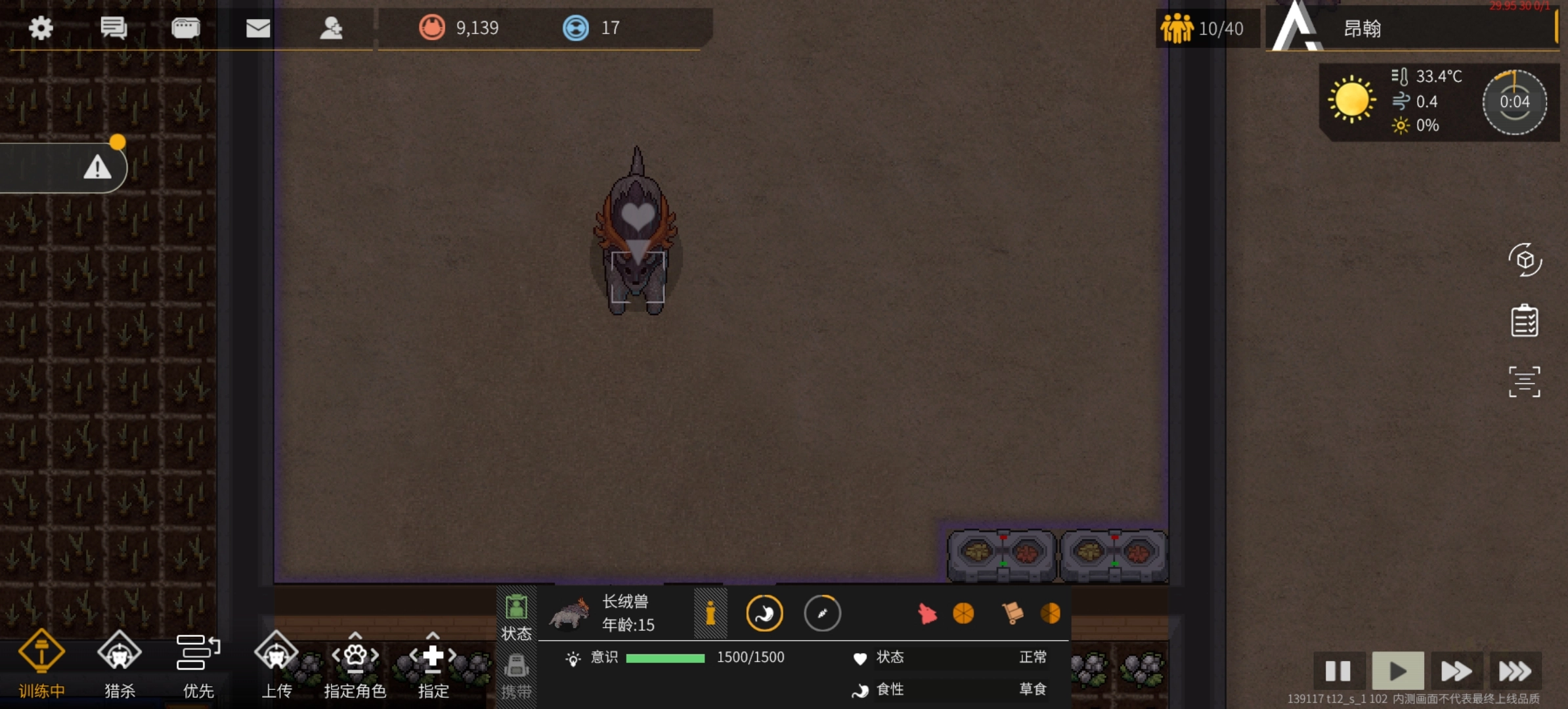Open the settings gear menu
The image size is (1568, 709).
(41, 28)
